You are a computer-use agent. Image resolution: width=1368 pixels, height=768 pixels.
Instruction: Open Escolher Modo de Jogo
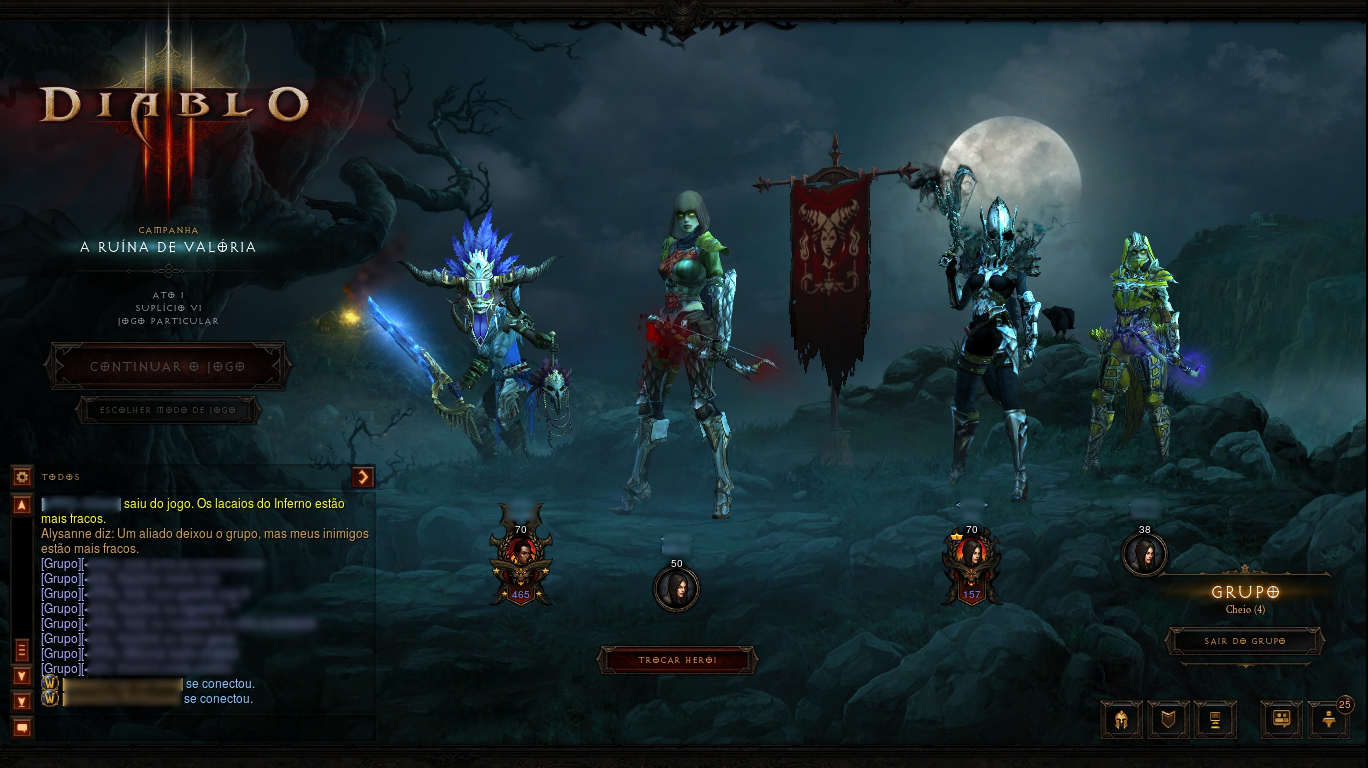pyautogui.click(x=167, y=410)
